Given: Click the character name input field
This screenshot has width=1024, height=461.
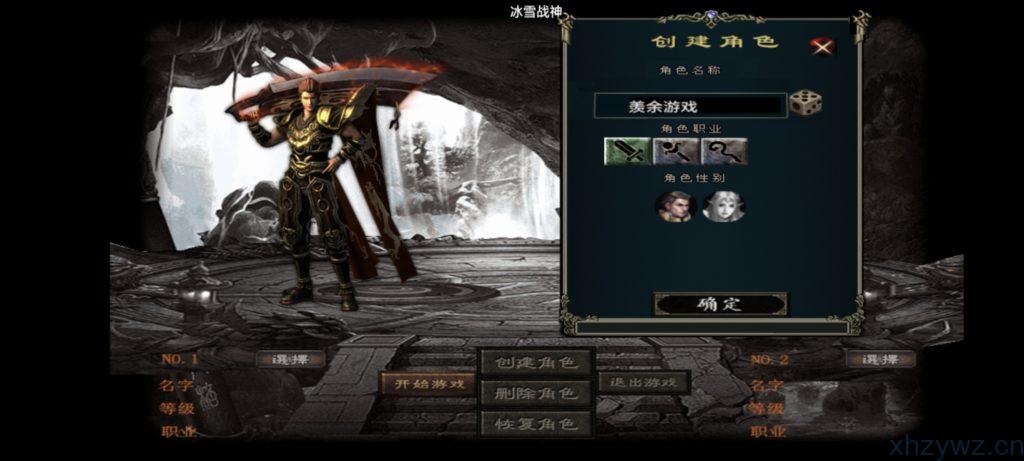Looking at the screenshot, I should point(689,105).
